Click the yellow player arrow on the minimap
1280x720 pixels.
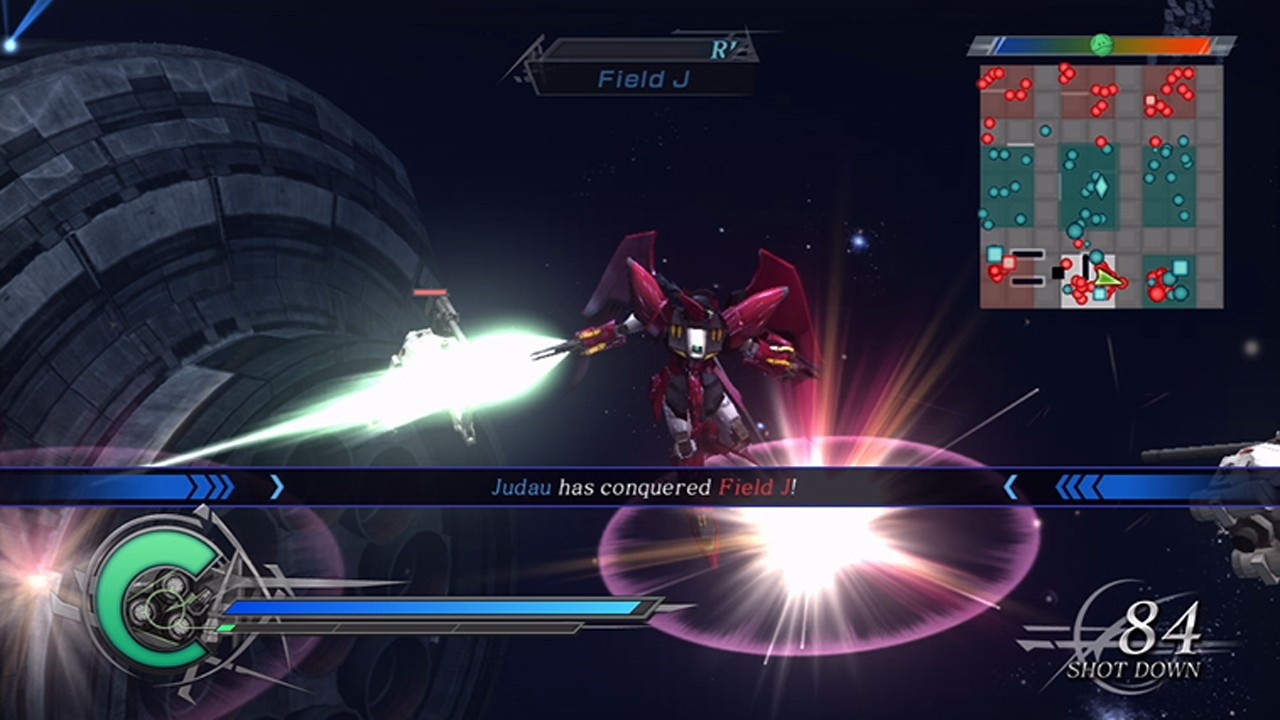click(1106, 279)
